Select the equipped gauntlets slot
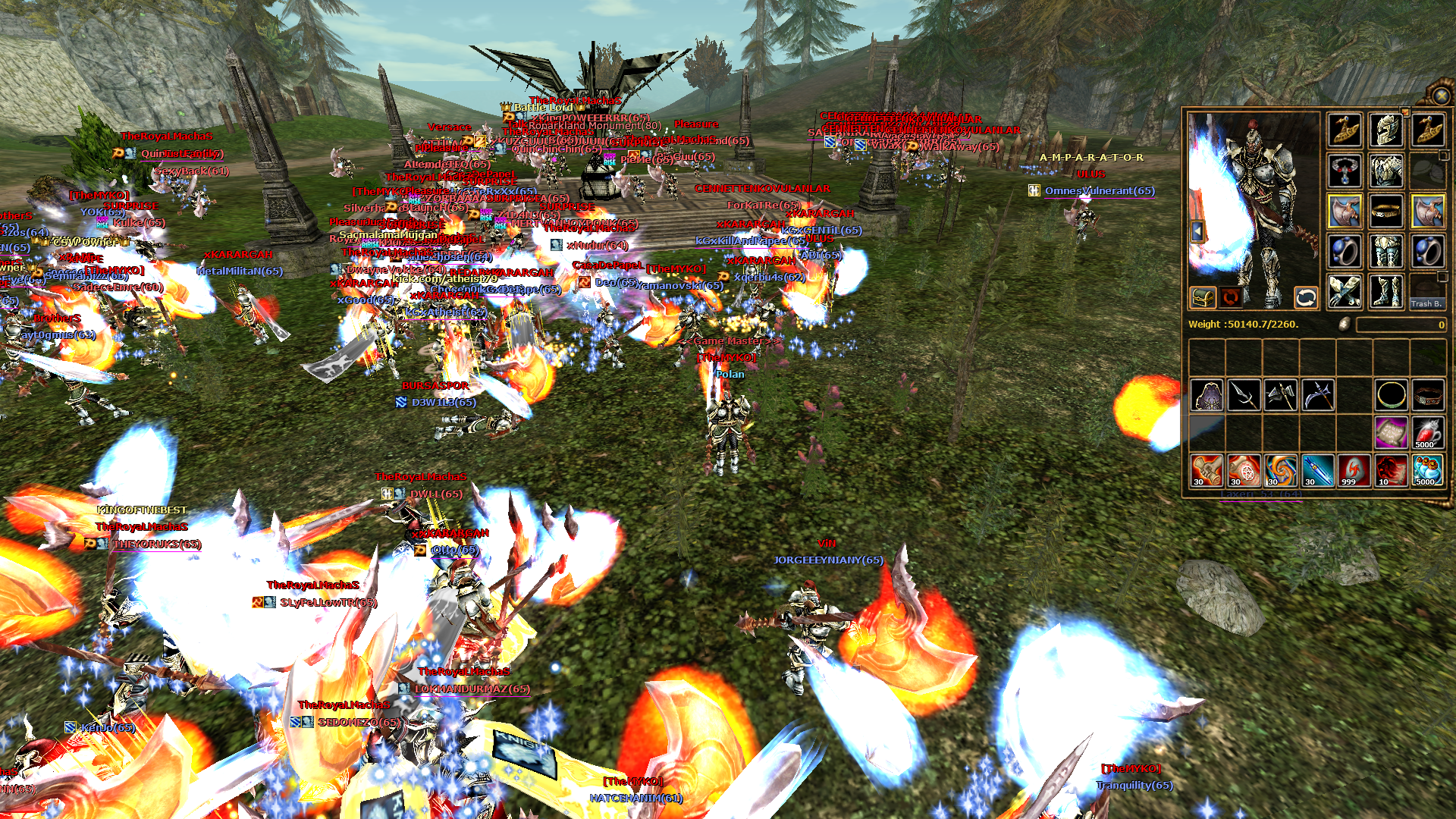This screenshot has height=819, width=1456. tap(1345, 292)
